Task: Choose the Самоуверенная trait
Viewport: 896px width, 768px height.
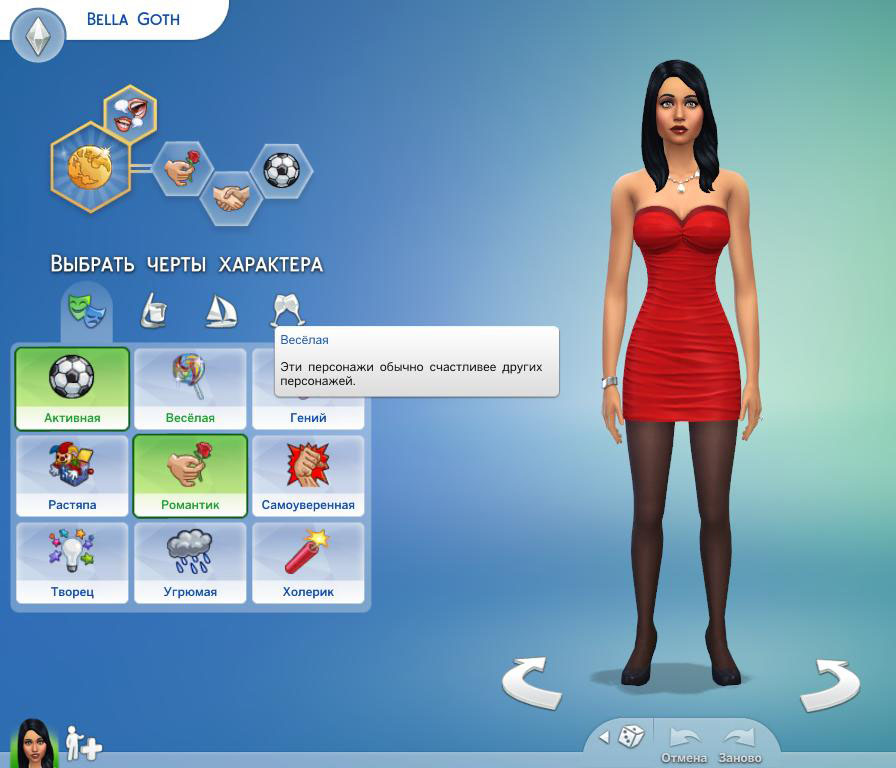Action: click(x=308, y=475)
